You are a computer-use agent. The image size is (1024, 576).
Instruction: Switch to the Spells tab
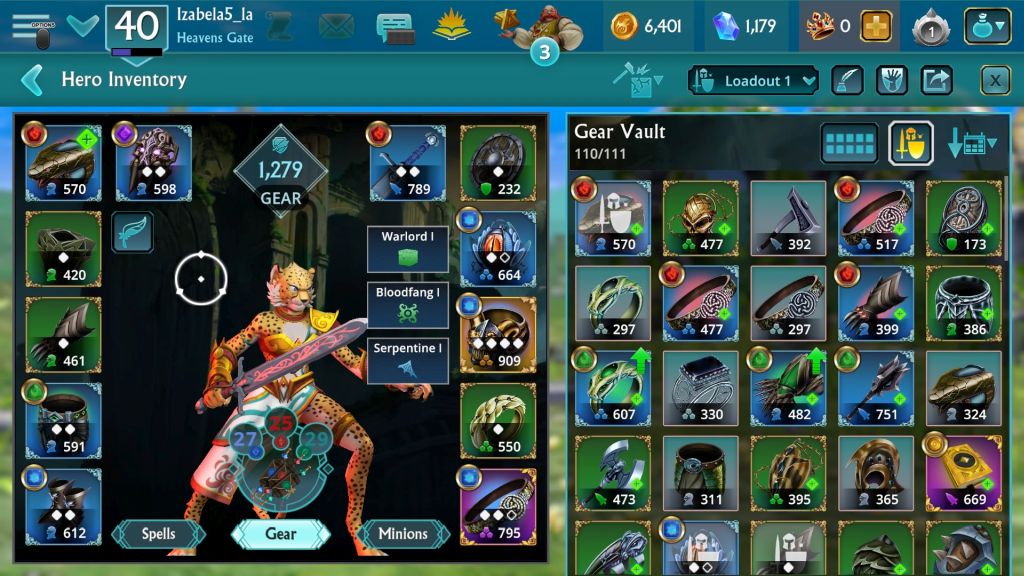[x=158, y=534]
